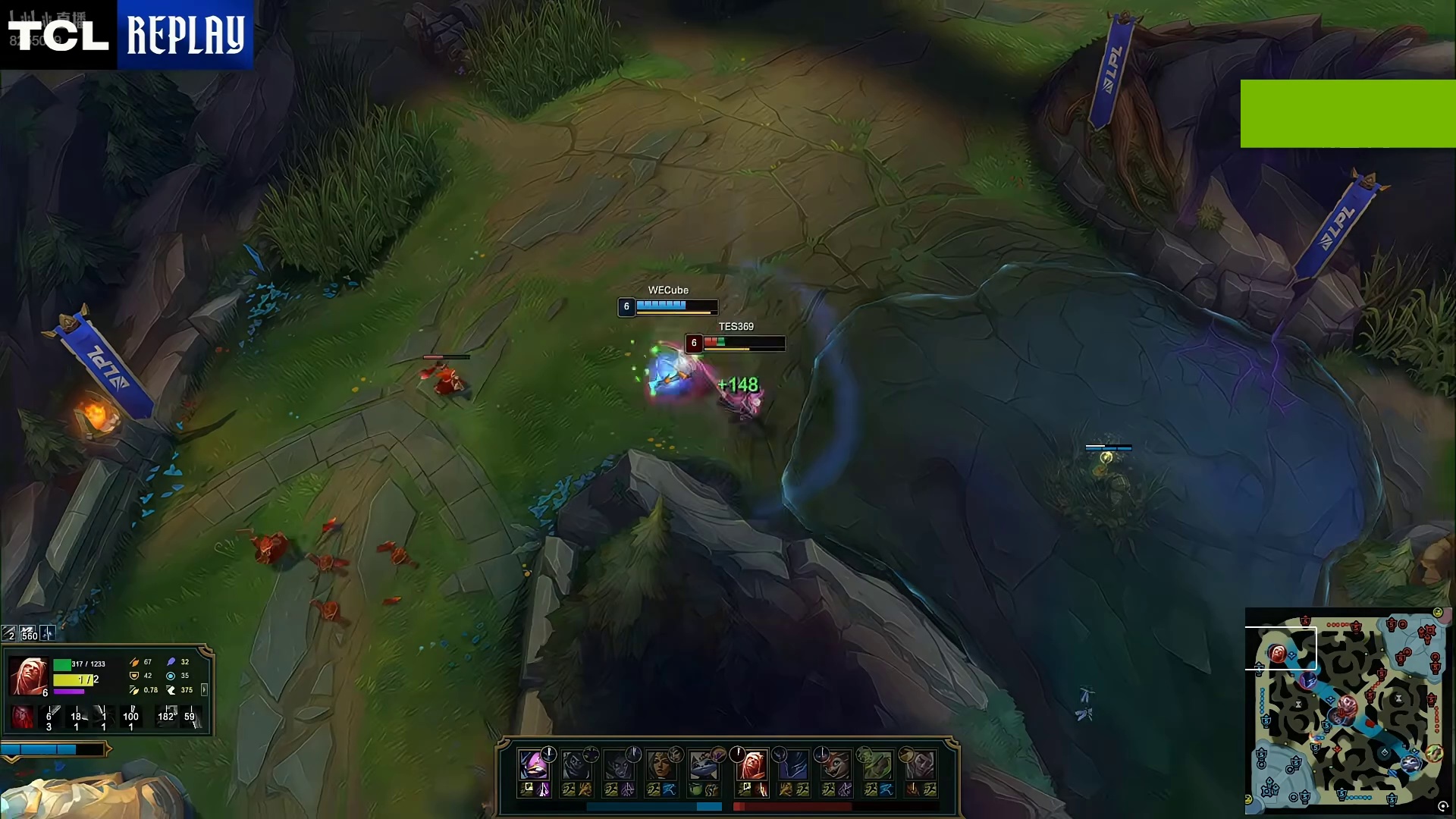Click the red champion icon on minimap
The height and width of the screenshot is (819, 1456).
(x=1278, y=654)
